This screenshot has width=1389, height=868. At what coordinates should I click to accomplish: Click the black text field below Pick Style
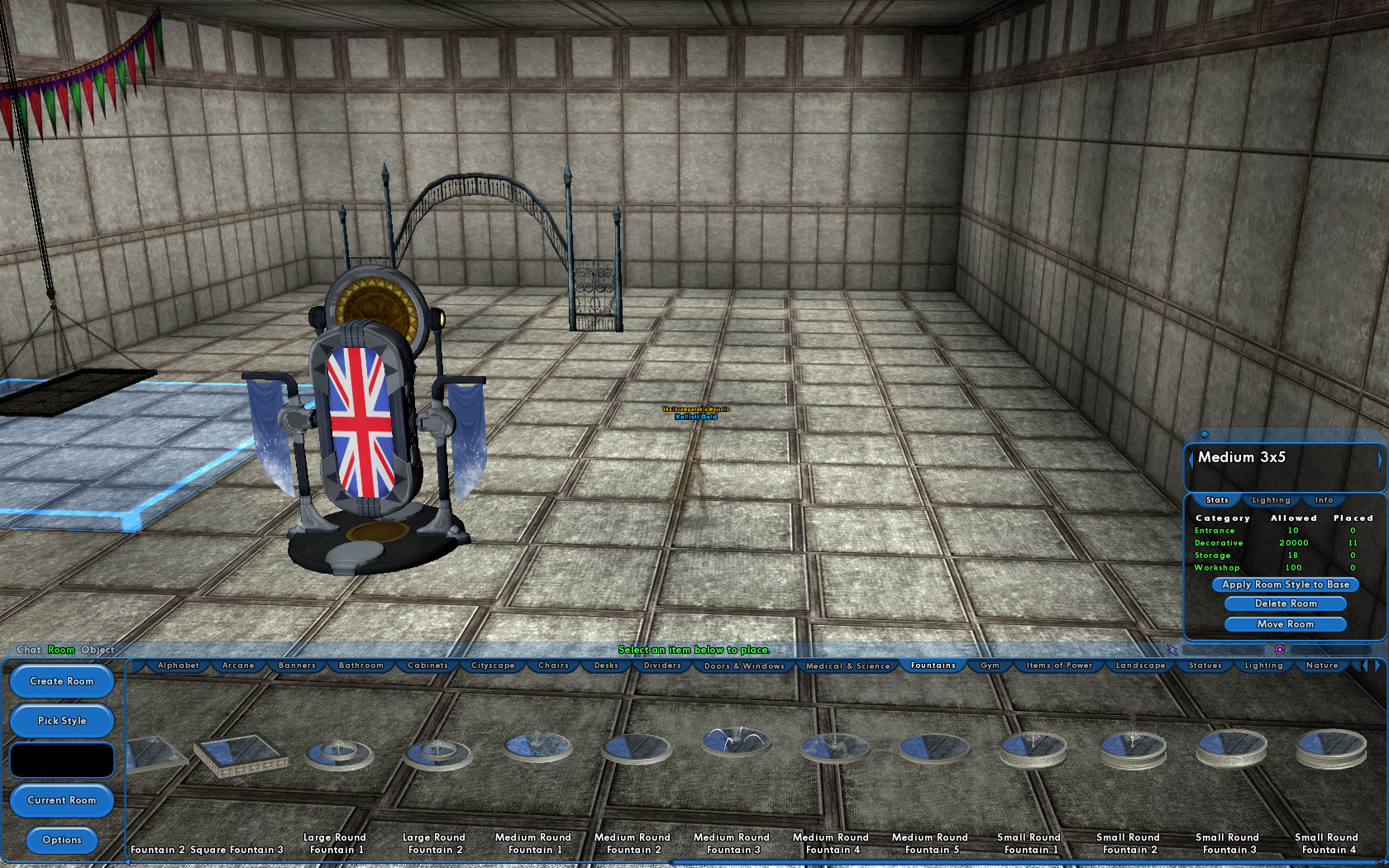pos(61,759)
